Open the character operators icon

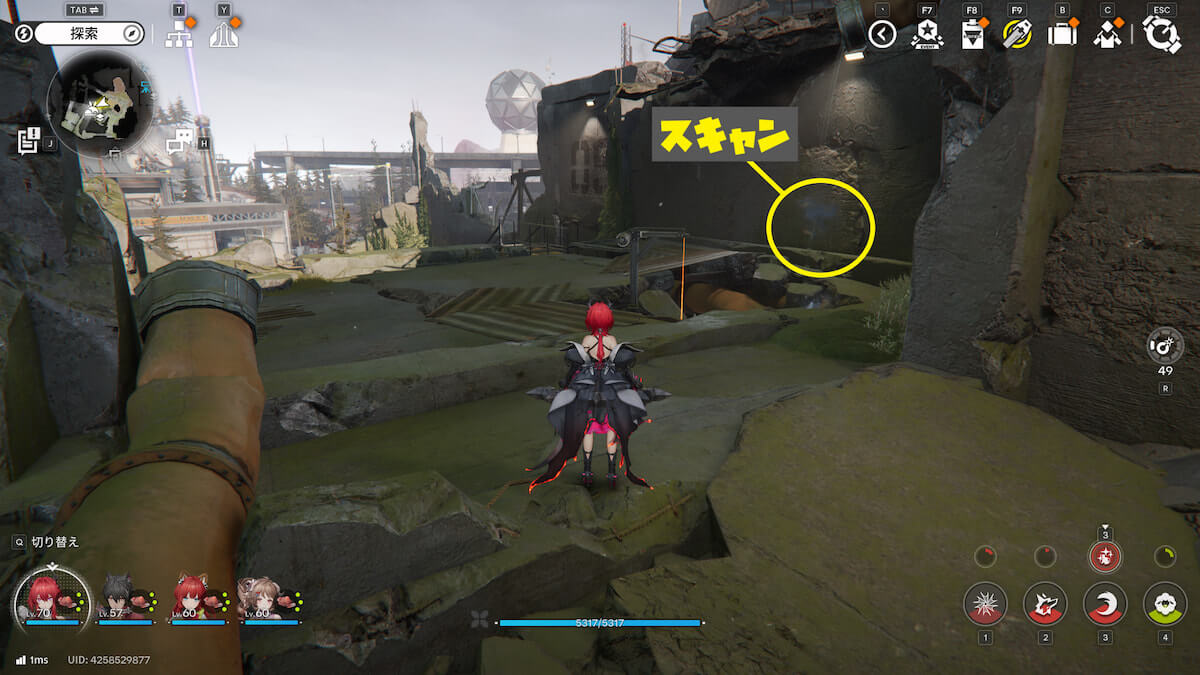click(1106, 35)
